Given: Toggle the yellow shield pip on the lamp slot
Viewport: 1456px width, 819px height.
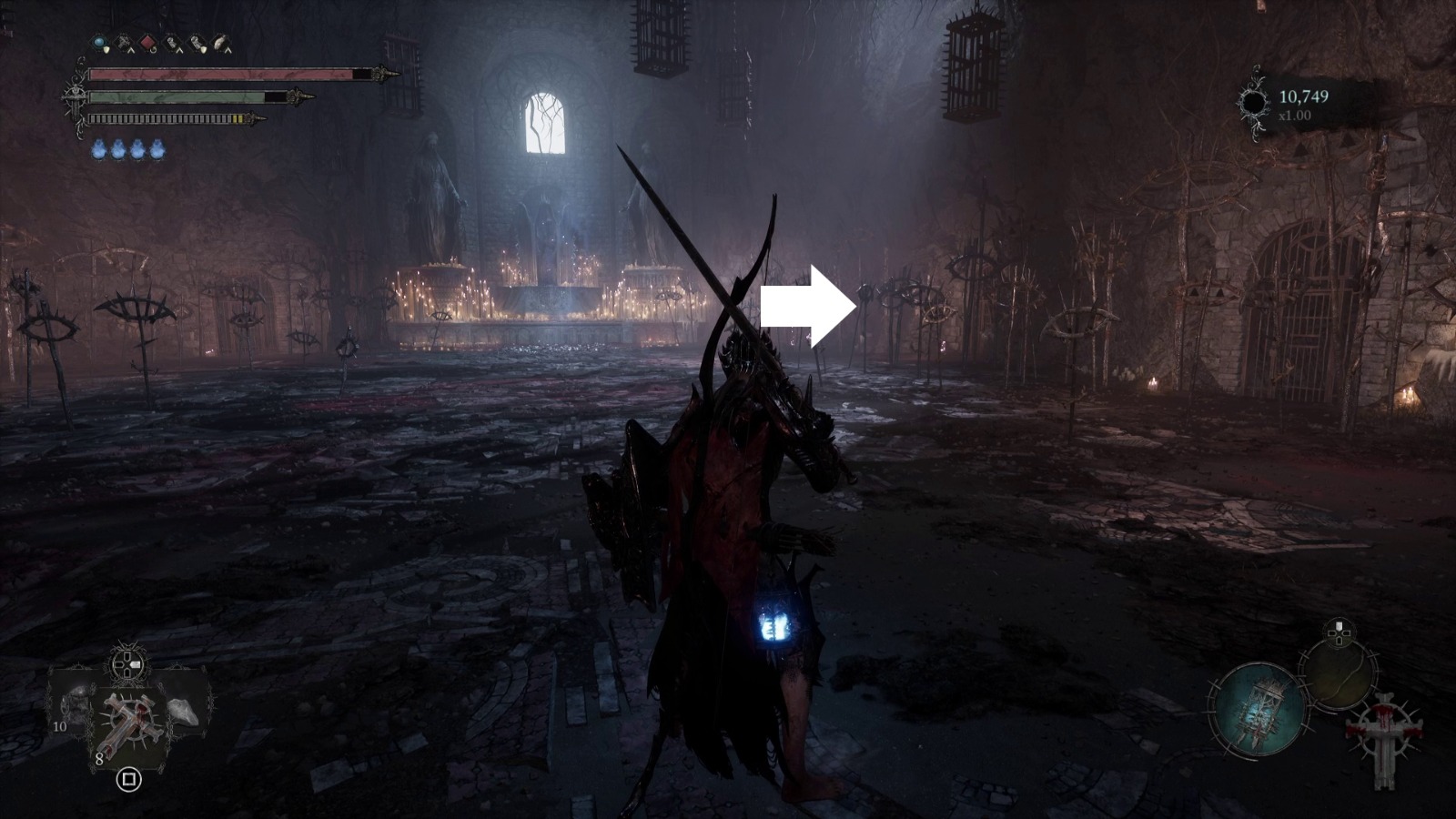Looking at the screenshot, I should click(x=106, y=49).
